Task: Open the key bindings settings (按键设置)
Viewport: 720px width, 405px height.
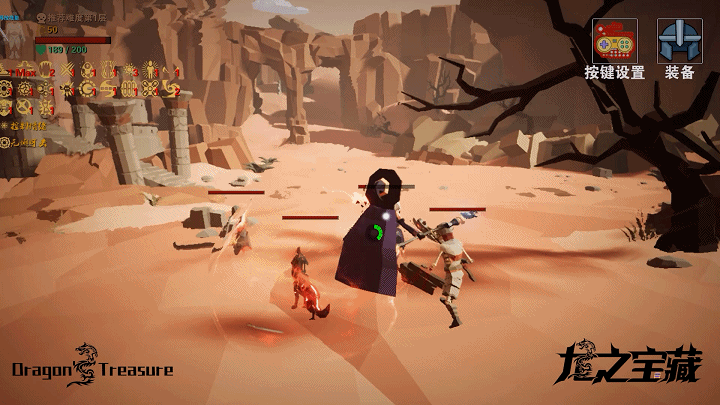Action: [614, 42]
